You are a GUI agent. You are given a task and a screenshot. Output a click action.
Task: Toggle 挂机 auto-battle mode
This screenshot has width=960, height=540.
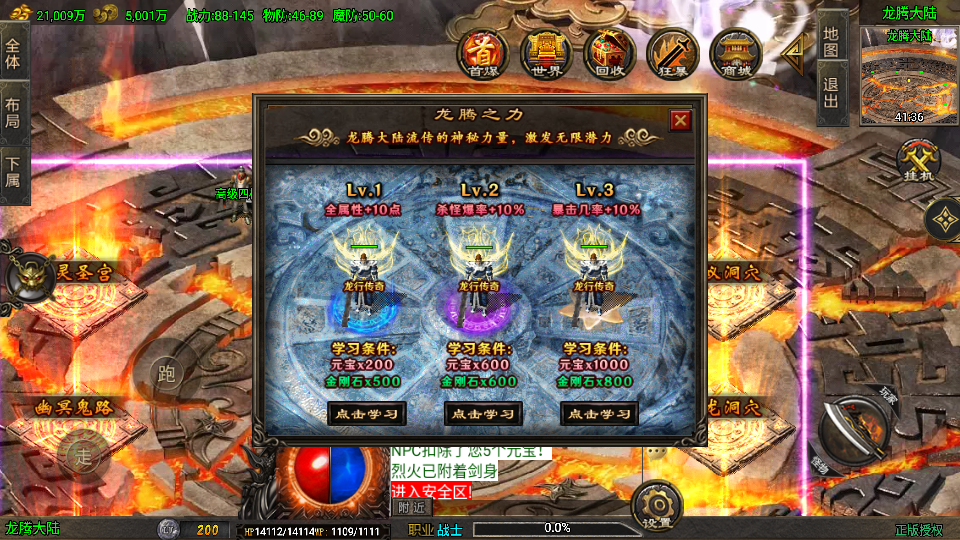(x=914, y=162)
